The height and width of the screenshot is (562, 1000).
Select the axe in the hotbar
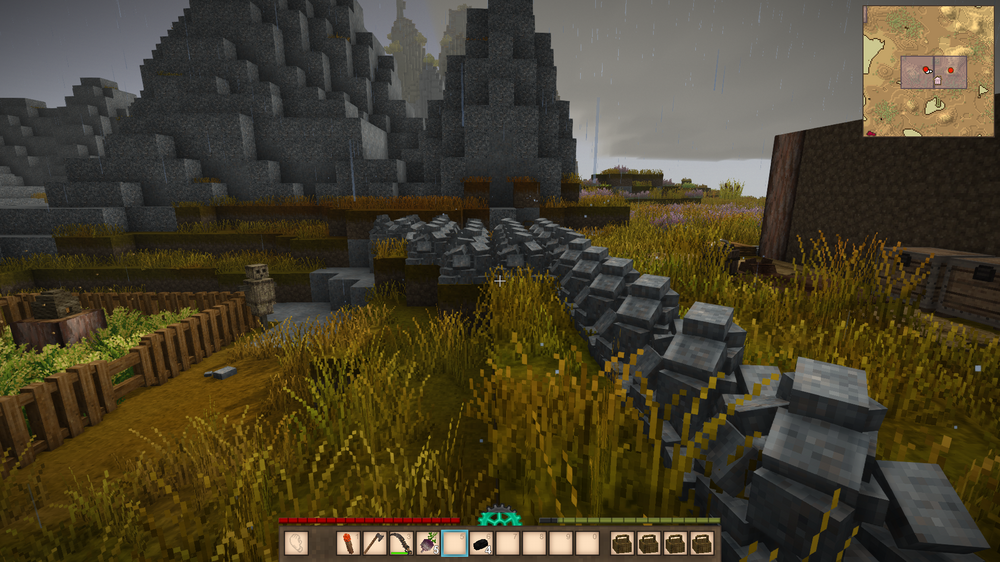pyautogui.click(x=375, y=543)
